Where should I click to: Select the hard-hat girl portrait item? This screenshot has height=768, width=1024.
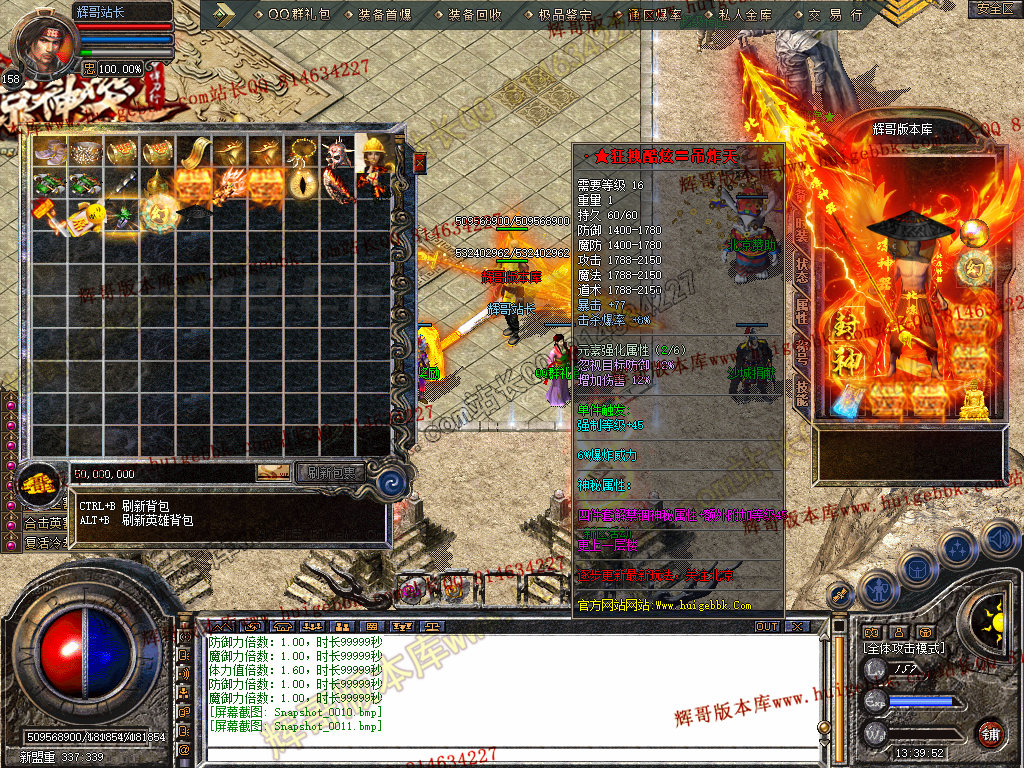pyautogui.click(x=373, y=152)
